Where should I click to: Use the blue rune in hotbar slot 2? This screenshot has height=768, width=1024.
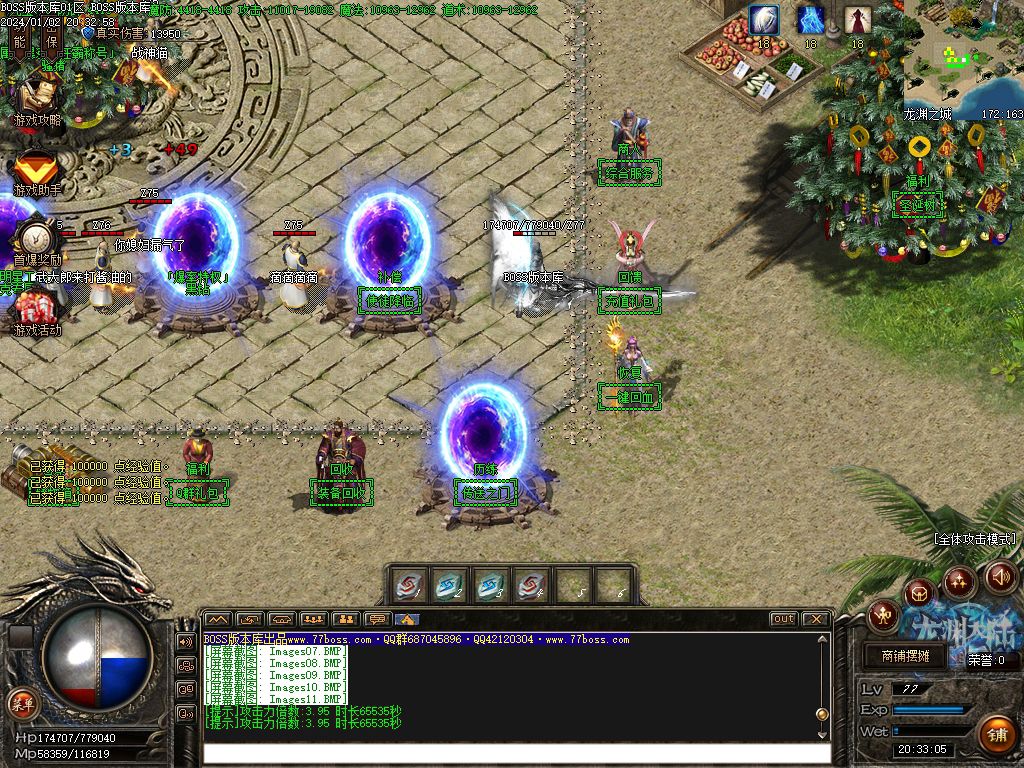(x=448, y=586)
